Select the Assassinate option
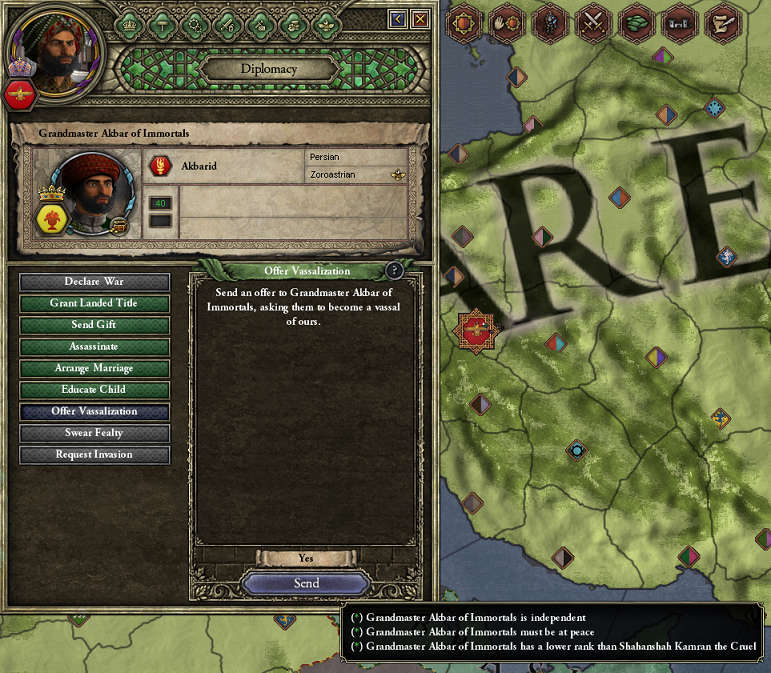Screen dimensions: 771x673 94,346
